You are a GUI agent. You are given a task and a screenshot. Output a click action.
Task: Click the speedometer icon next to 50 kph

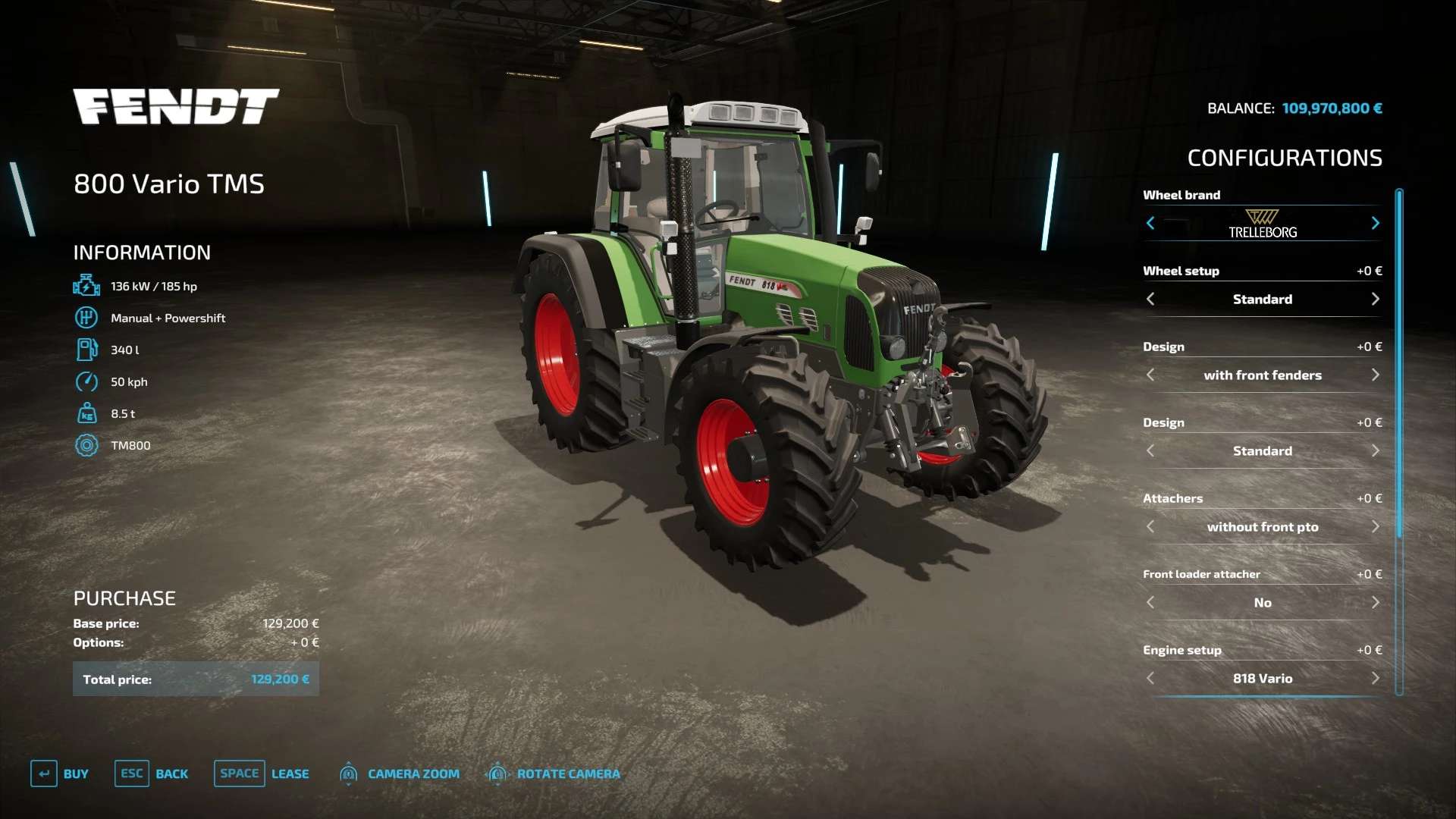87,381
